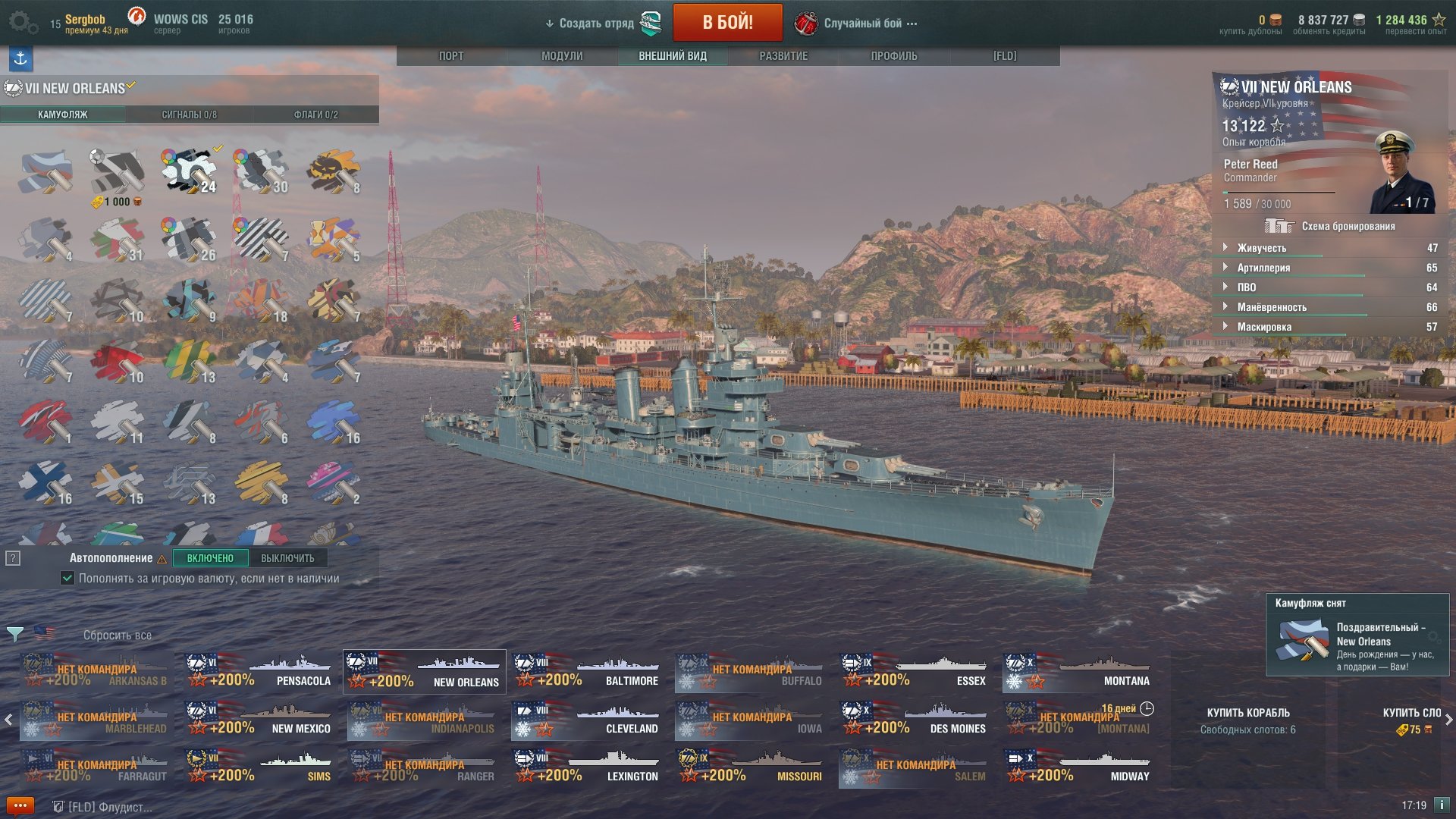
Task: Toggle the resupply-for-currency checkbox
Action: click(67, 579)
